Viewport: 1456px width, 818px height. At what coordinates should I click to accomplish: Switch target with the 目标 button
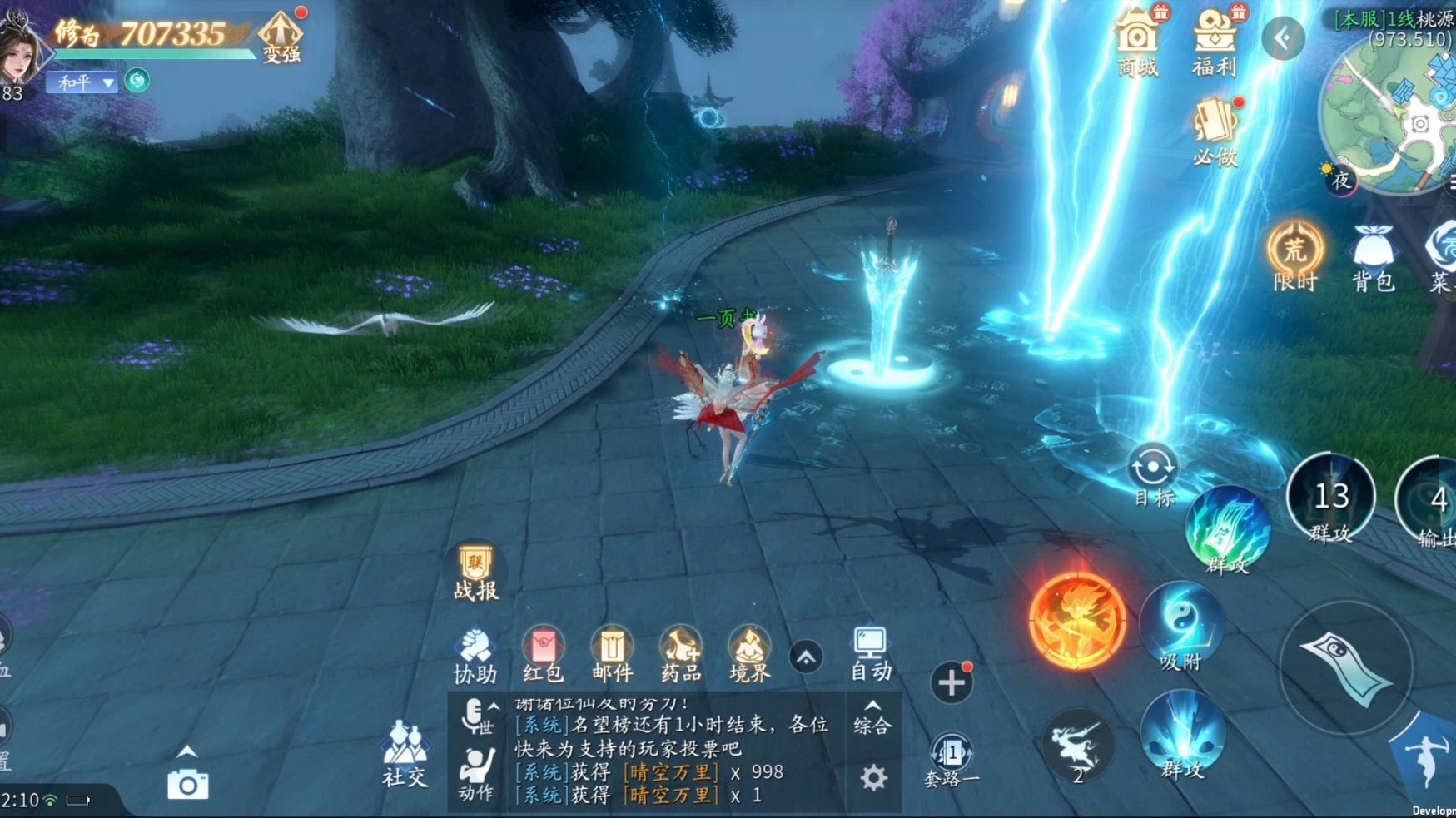coord(1153,476)
